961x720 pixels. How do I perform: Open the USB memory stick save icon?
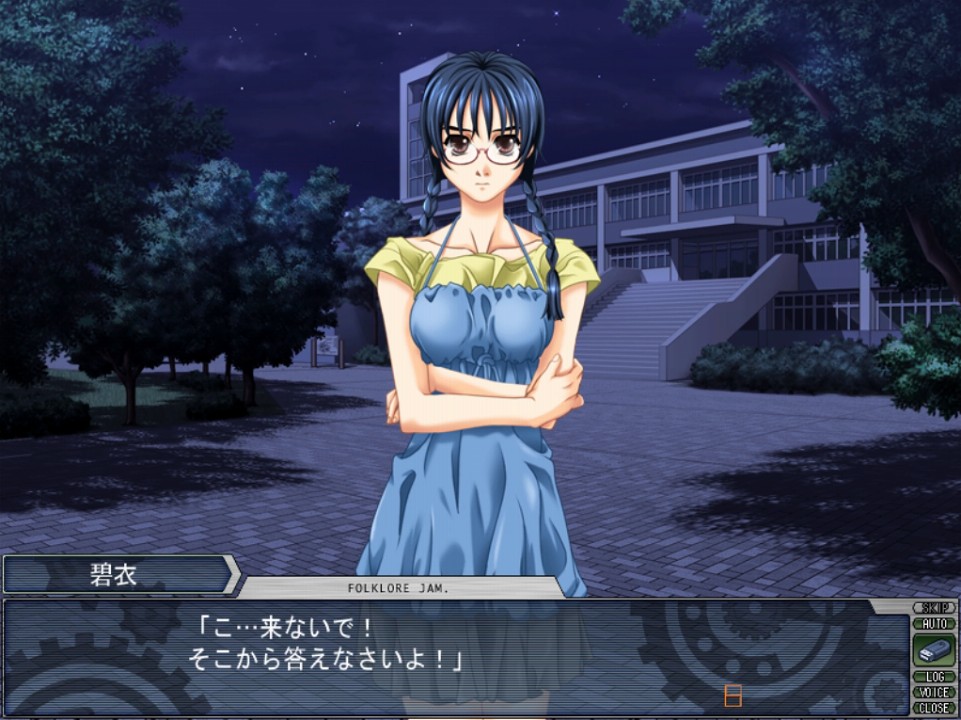tap(934, 651)
